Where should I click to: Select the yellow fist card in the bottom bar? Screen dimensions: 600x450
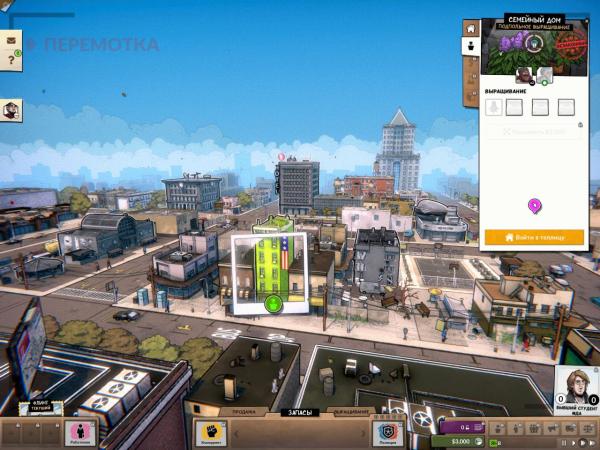[210, 434]
